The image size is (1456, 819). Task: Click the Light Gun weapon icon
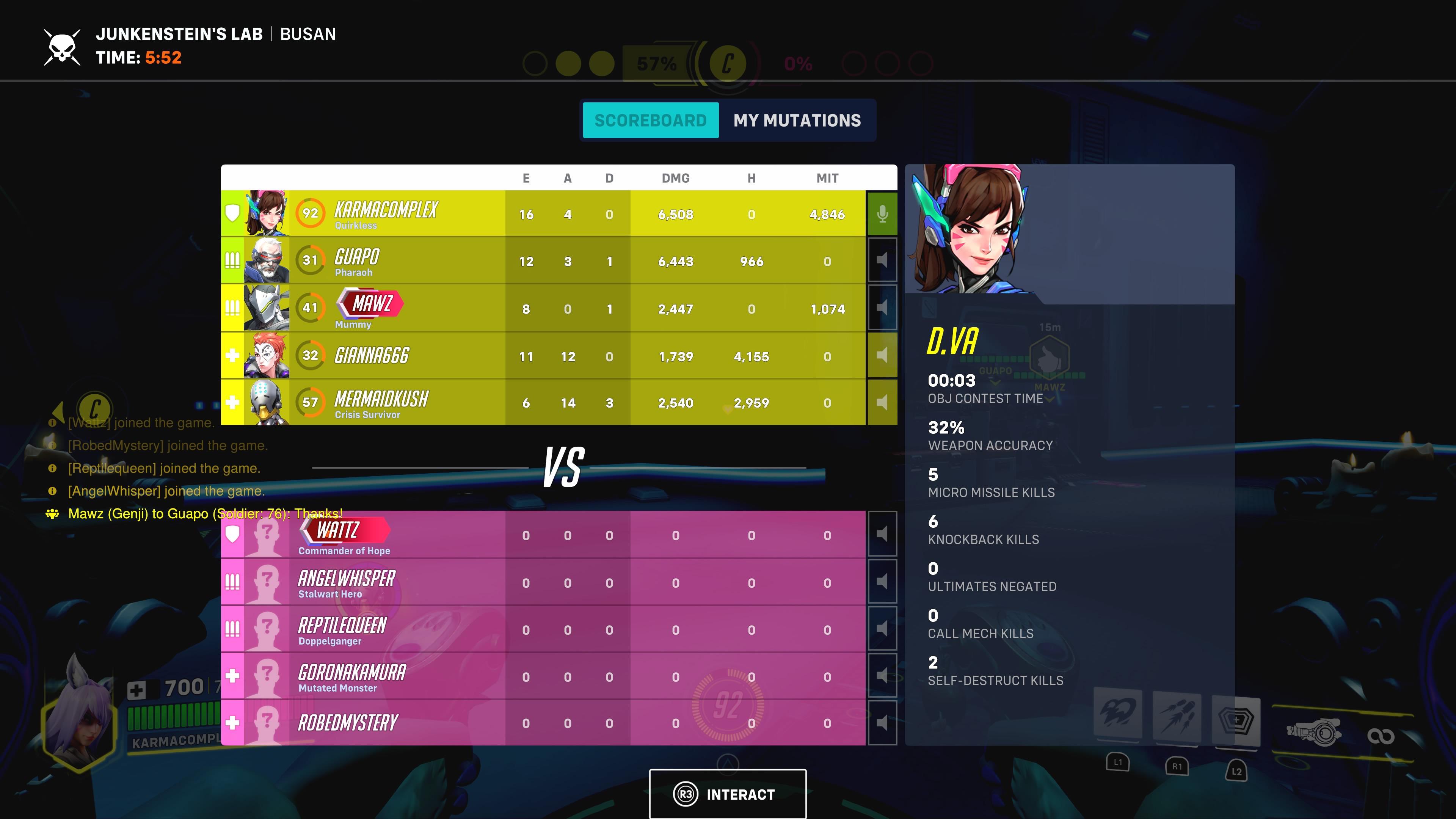(1313, 730)
